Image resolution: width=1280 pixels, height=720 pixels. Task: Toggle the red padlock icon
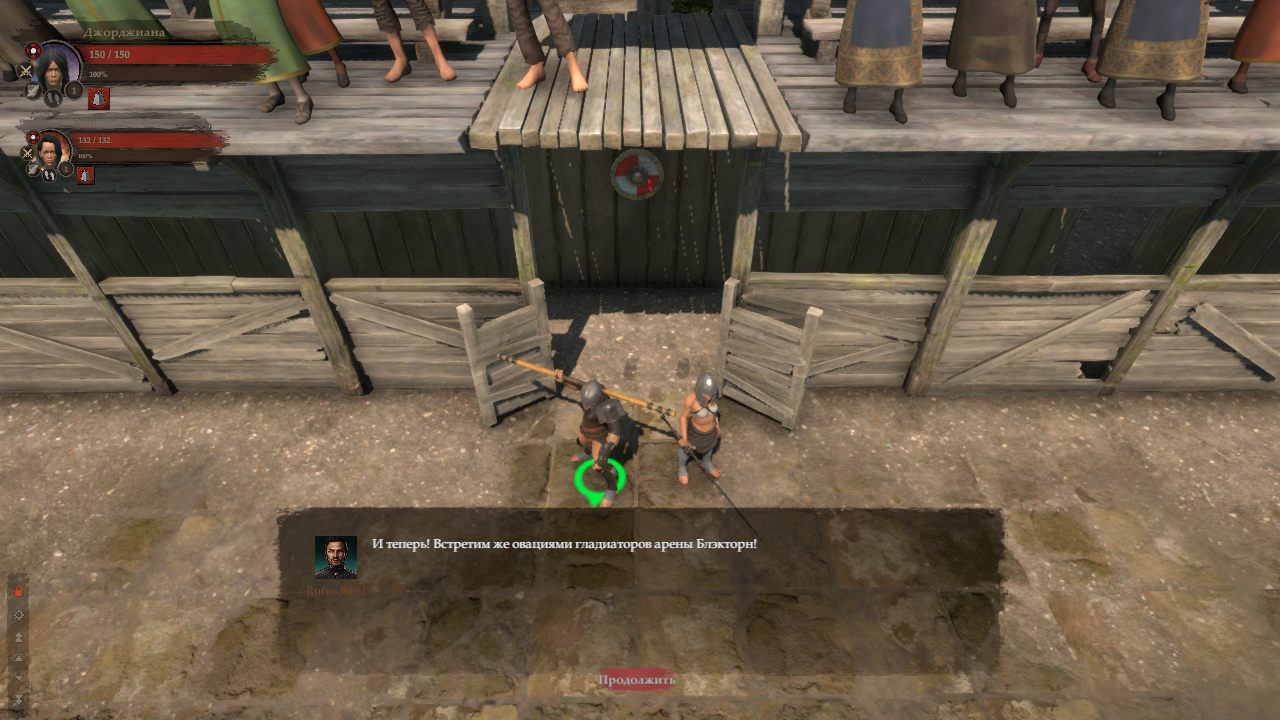[x=18, y=592]
